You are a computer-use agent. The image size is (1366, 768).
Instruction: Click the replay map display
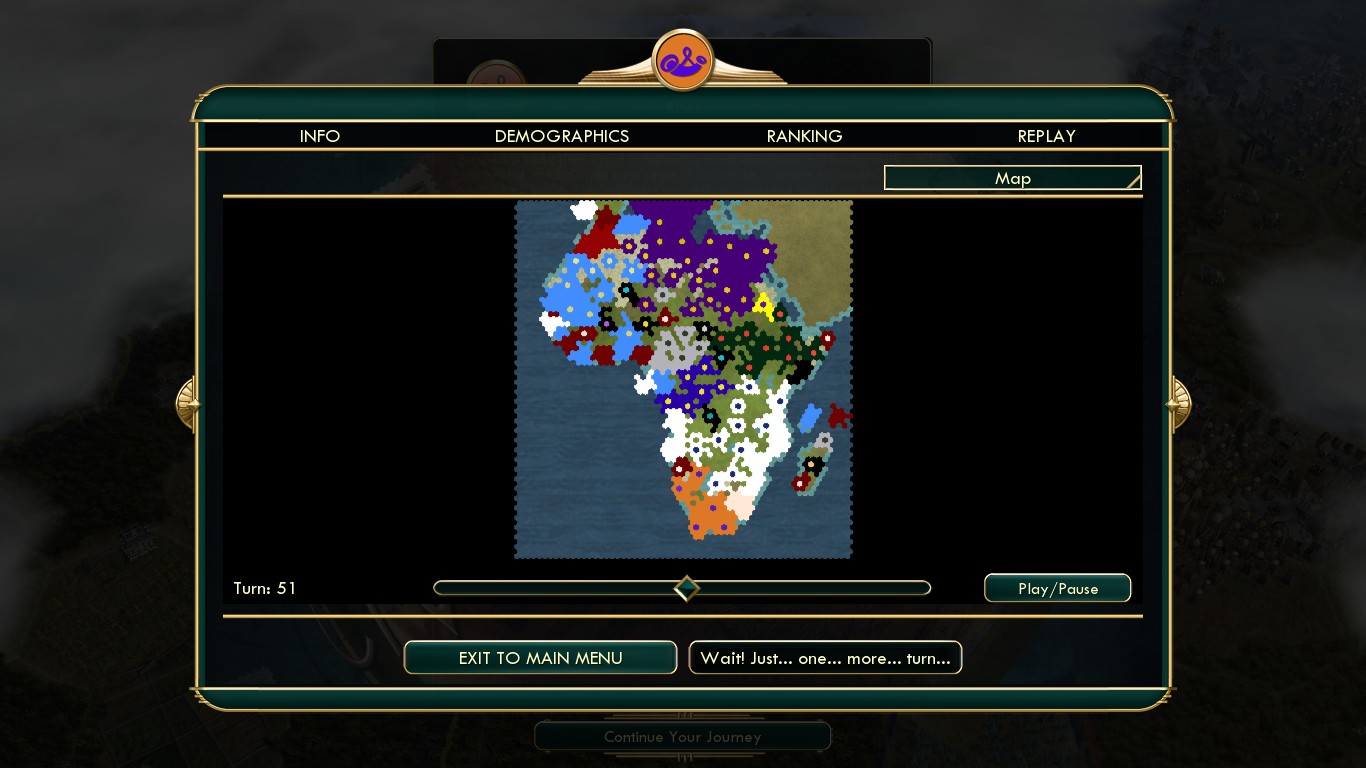(x=683, y=379)
